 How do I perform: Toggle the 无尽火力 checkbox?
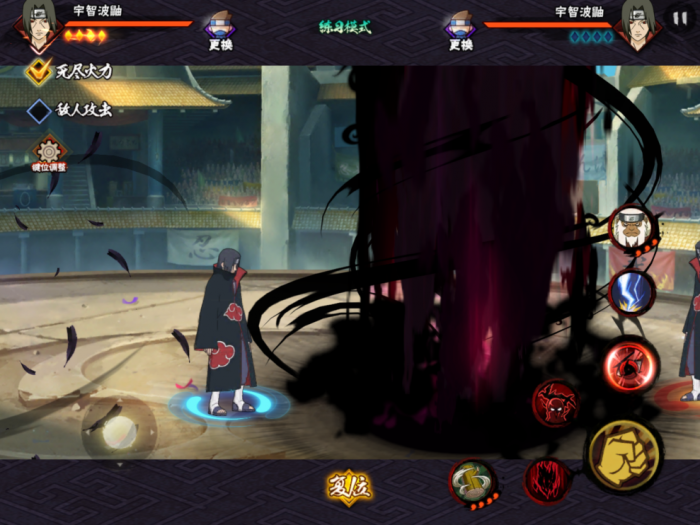(39, 71)
